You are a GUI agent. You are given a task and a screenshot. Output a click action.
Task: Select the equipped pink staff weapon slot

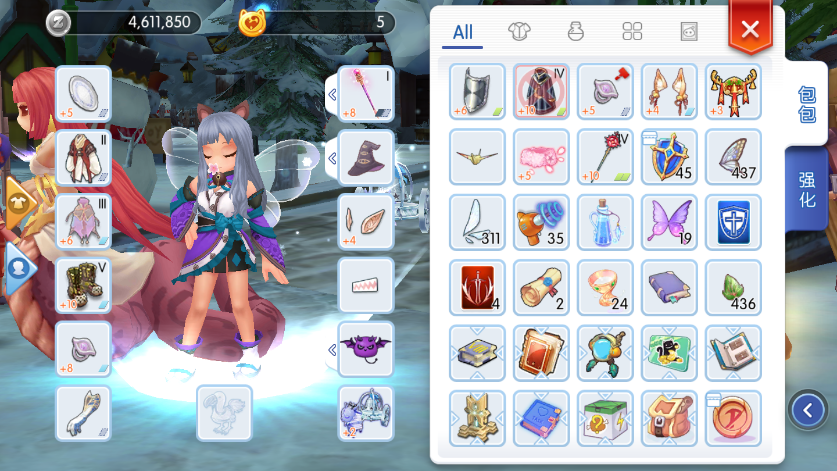click(365, 93)
